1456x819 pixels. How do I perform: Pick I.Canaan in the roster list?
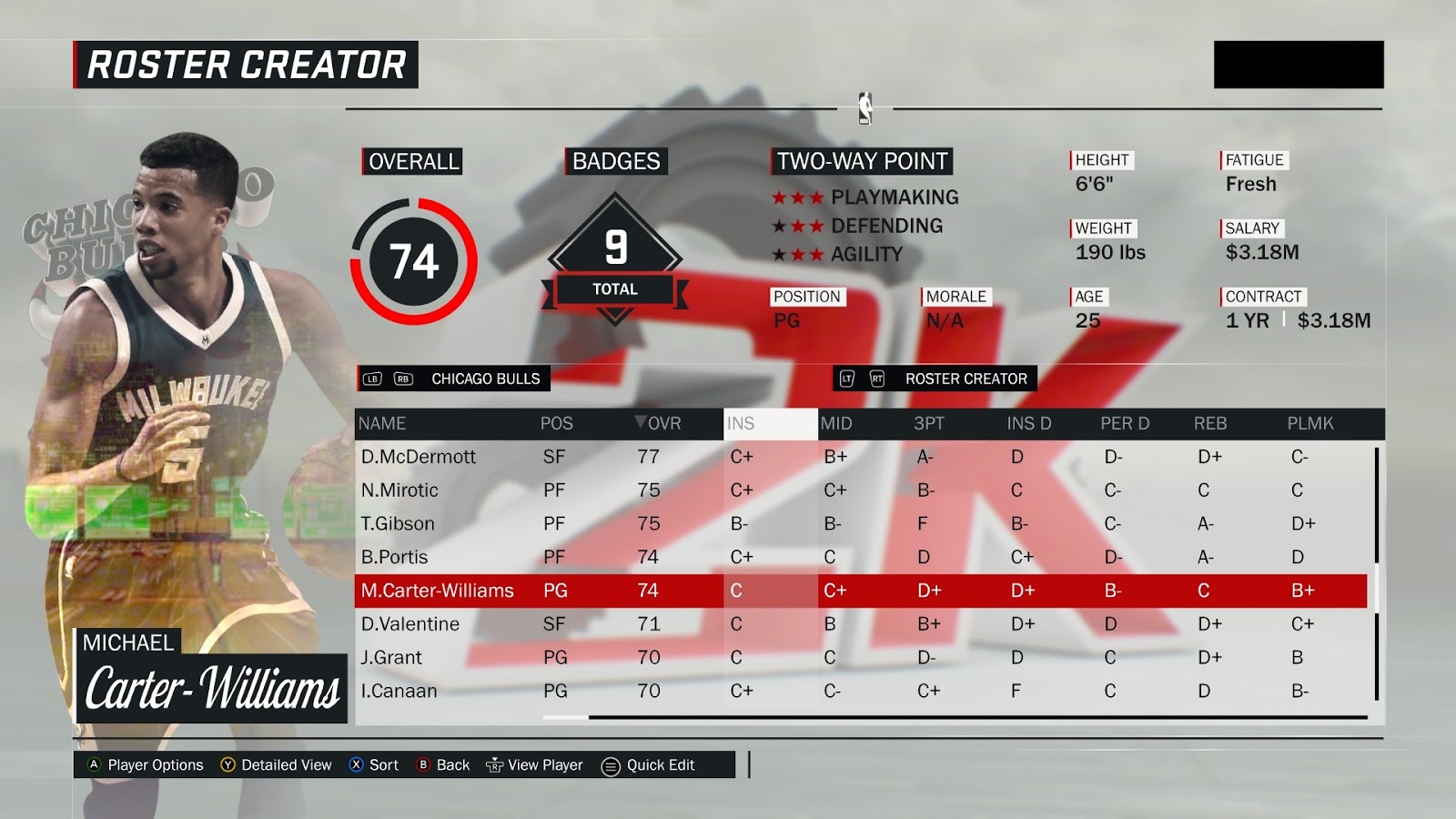tap(399, 692)
